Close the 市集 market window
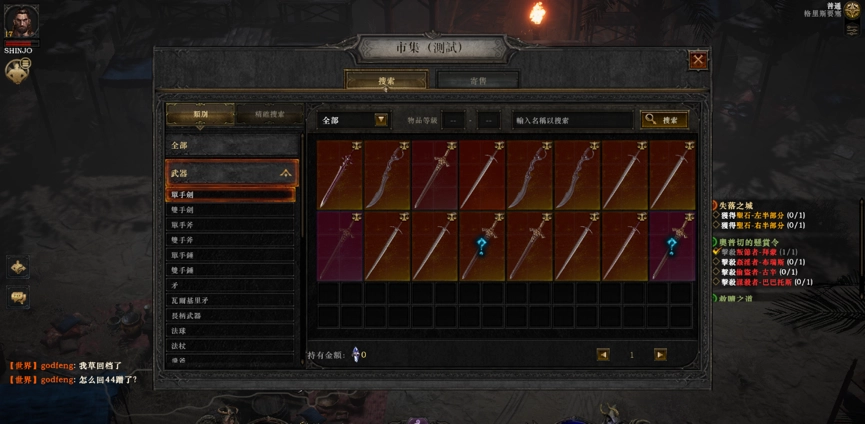This screenshot has width=865, height=424. [x=698, y=60]
